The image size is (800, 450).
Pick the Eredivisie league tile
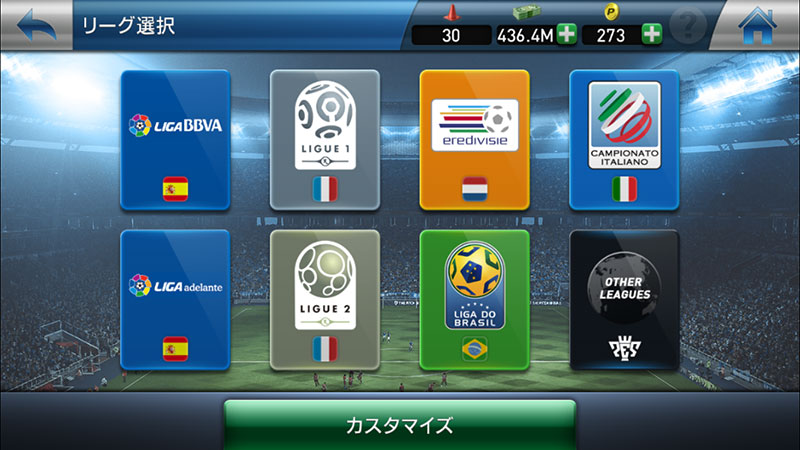point(474,140)
